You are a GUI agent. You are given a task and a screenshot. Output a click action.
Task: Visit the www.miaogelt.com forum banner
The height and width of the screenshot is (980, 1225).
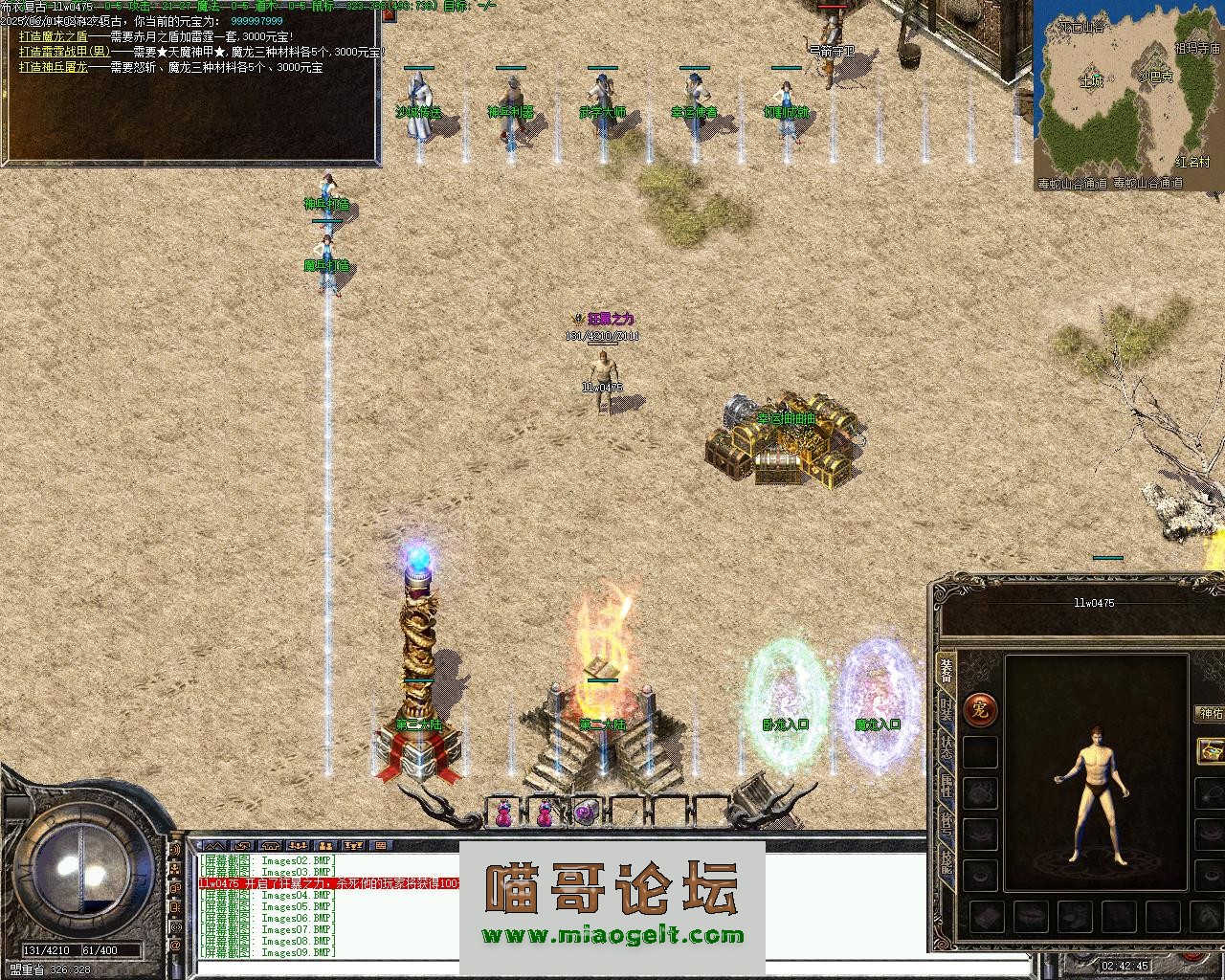pyautogui.click(x=612, y=936)
